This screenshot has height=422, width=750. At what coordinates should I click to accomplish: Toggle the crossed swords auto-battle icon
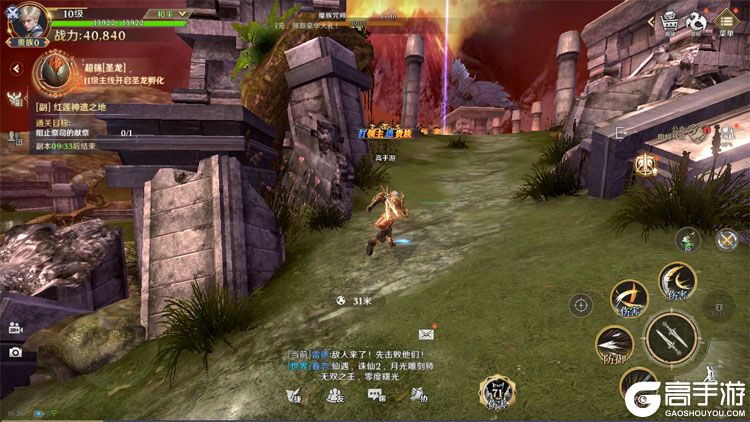pos(726,239)
